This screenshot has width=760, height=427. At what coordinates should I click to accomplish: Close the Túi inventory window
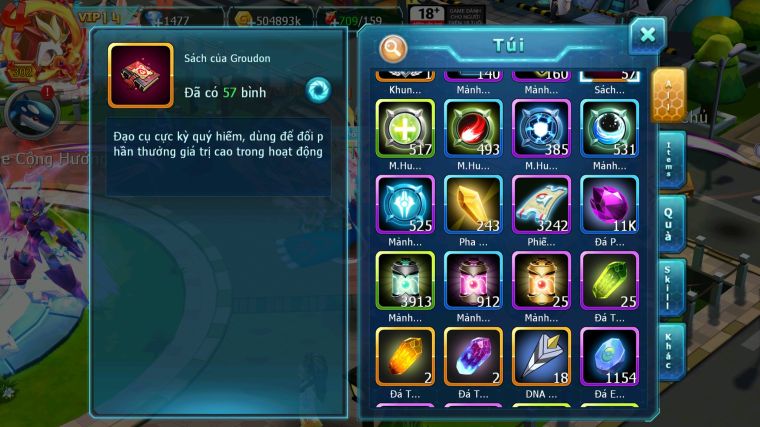click(x=647, y=36)
